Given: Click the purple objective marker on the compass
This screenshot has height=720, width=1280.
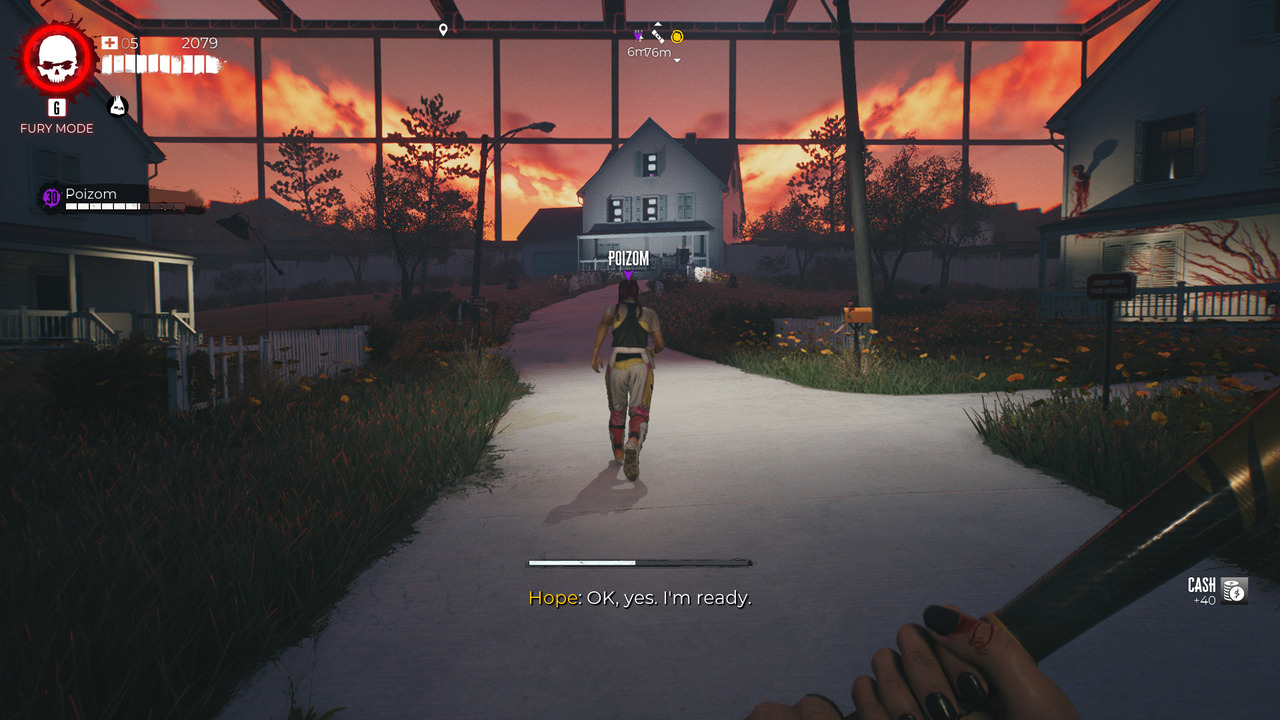Looking at the screenshot, I should [x=637, y=37].
